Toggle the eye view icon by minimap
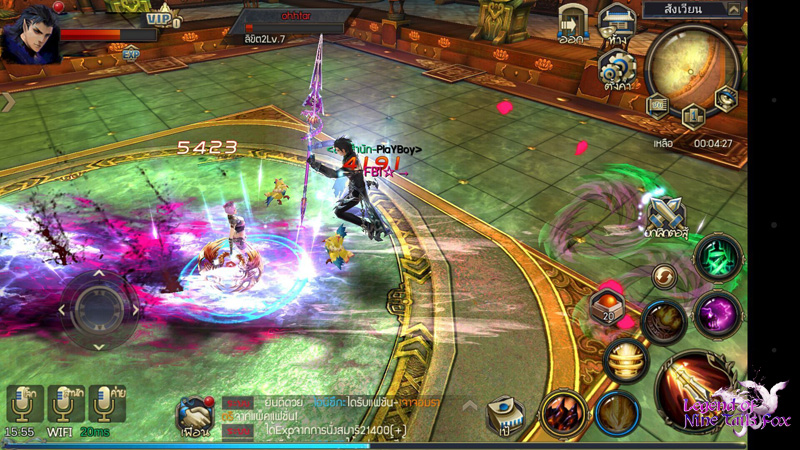This screenshot has height=450, width=800. pos(725,97)
